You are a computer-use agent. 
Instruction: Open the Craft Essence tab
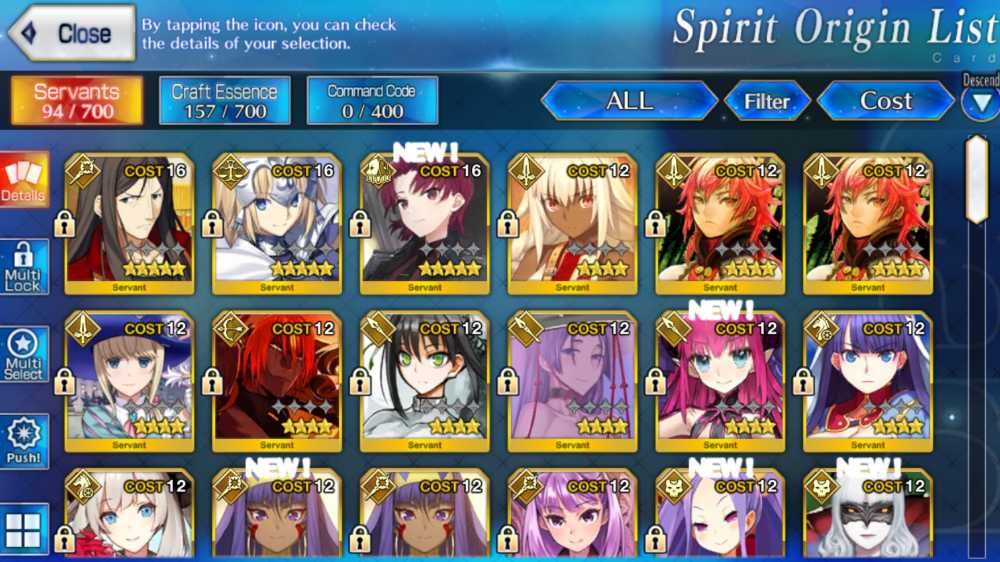(225, 101)
